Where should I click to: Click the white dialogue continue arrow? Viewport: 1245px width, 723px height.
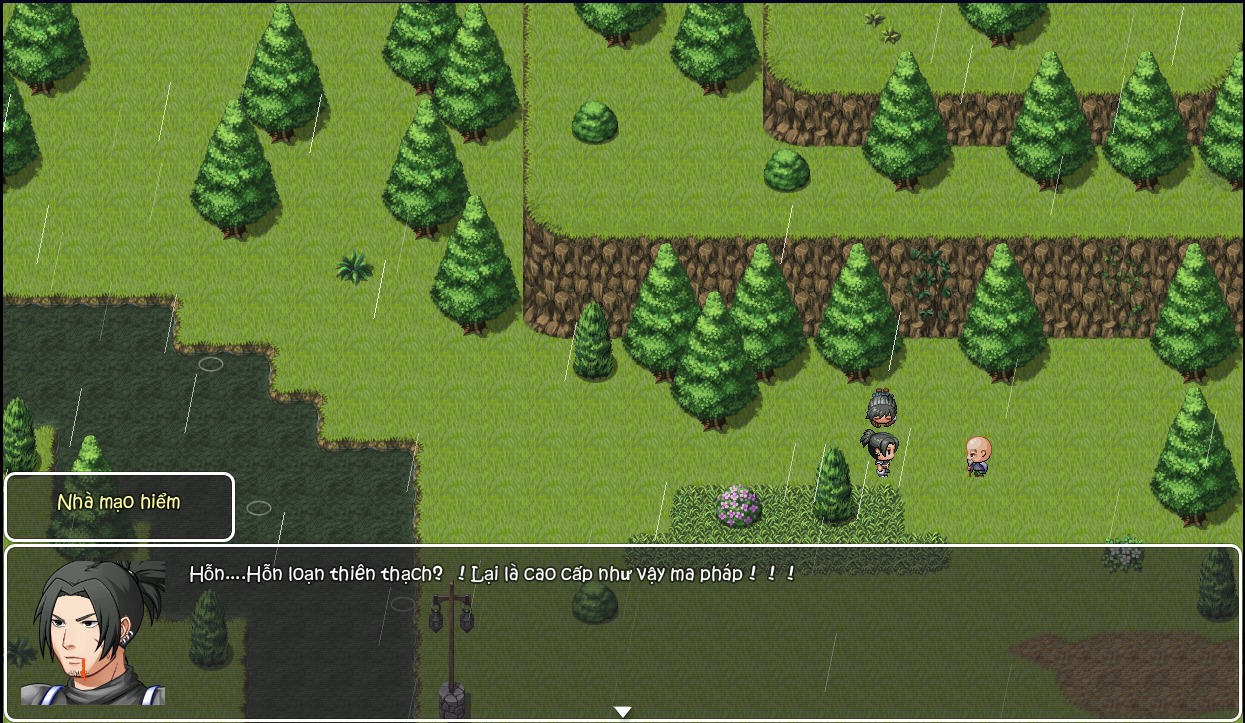pyautogui.click(x=622, y=711)
